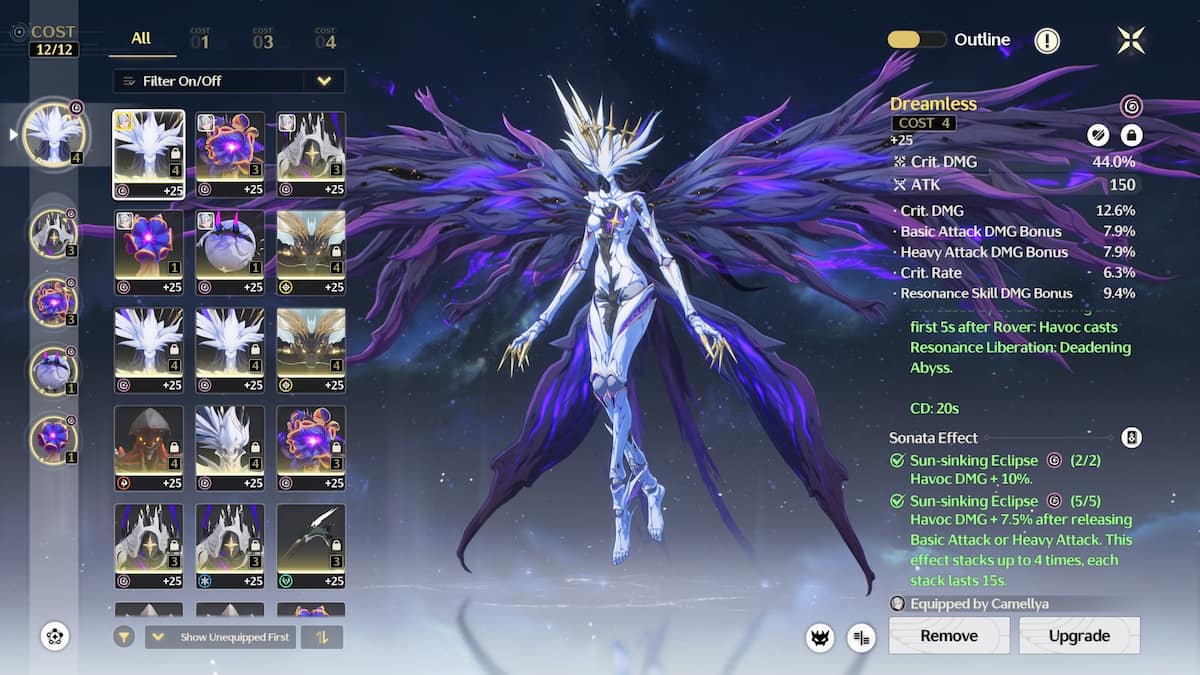Upgrade the Dreamless echo
Viewport: 1200px width, 675px height.
point(1079,635)
